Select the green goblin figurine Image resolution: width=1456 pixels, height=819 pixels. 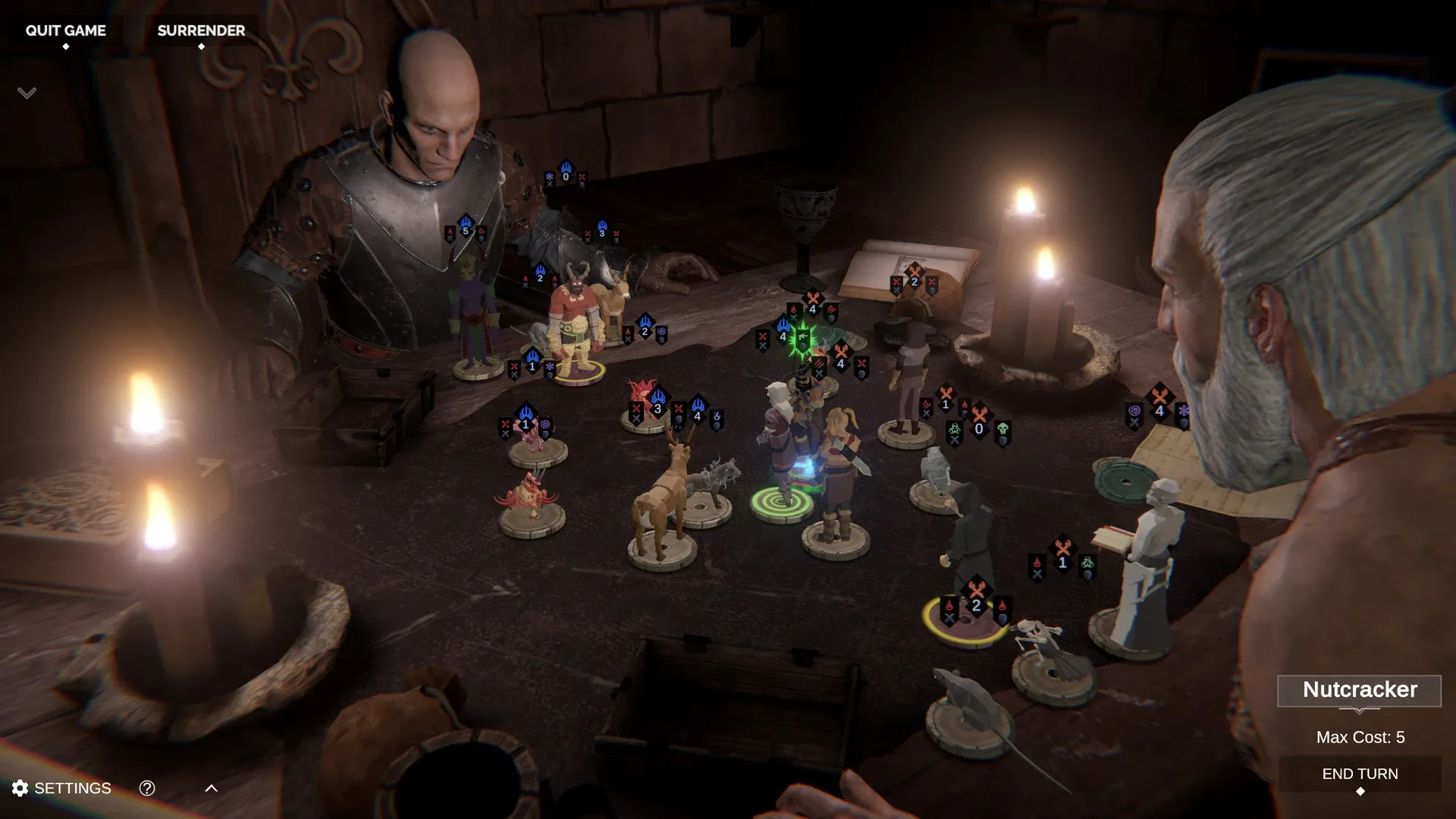(x=474, y=311)
